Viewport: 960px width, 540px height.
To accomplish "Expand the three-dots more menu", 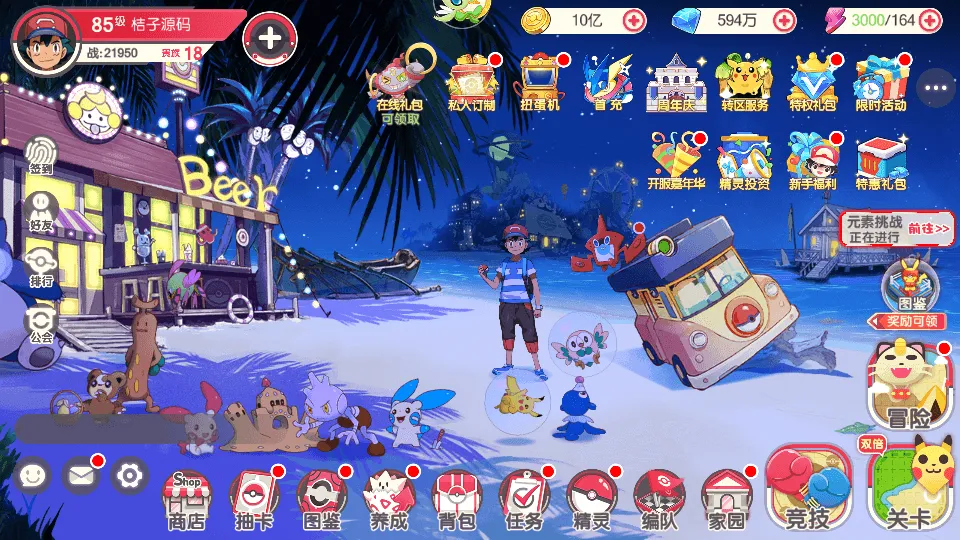I will [x=936, y=88].
